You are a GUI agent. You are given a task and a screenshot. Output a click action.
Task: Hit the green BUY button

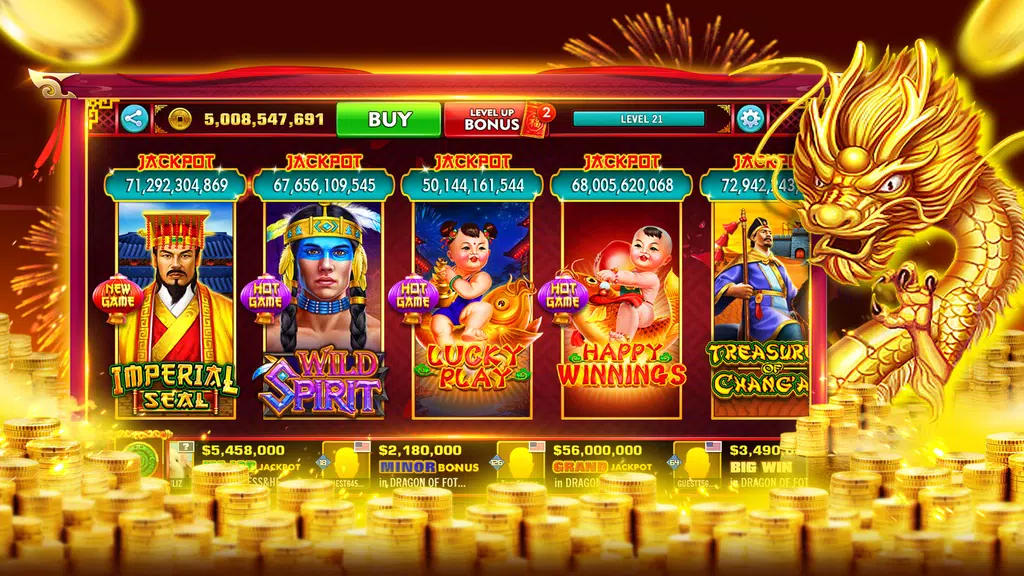coord(389,119)
